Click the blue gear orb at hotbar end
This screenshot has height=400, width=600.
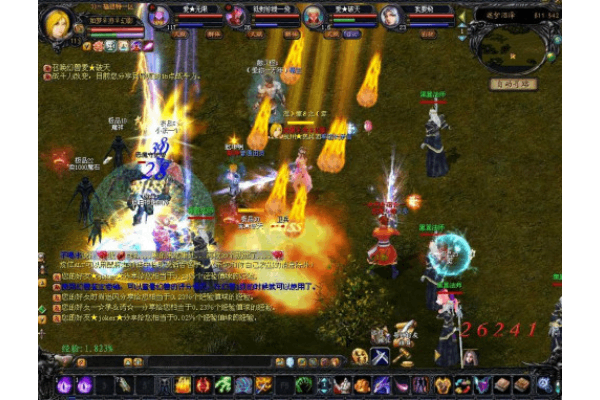[544, 384]
